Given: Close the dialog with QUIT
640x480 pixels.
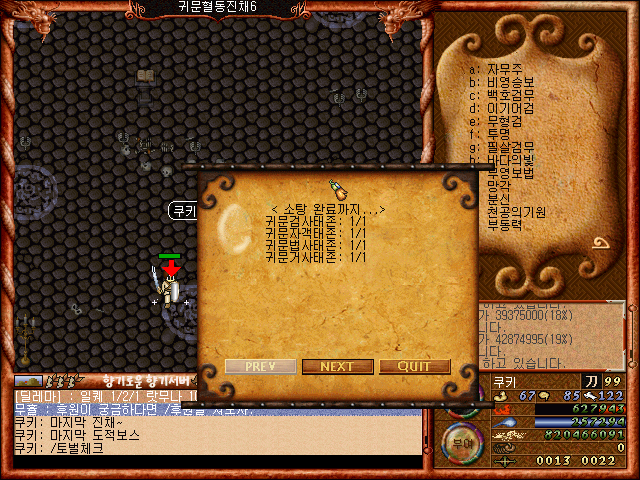Looking at the screenshot, I should tap(414, 367).
